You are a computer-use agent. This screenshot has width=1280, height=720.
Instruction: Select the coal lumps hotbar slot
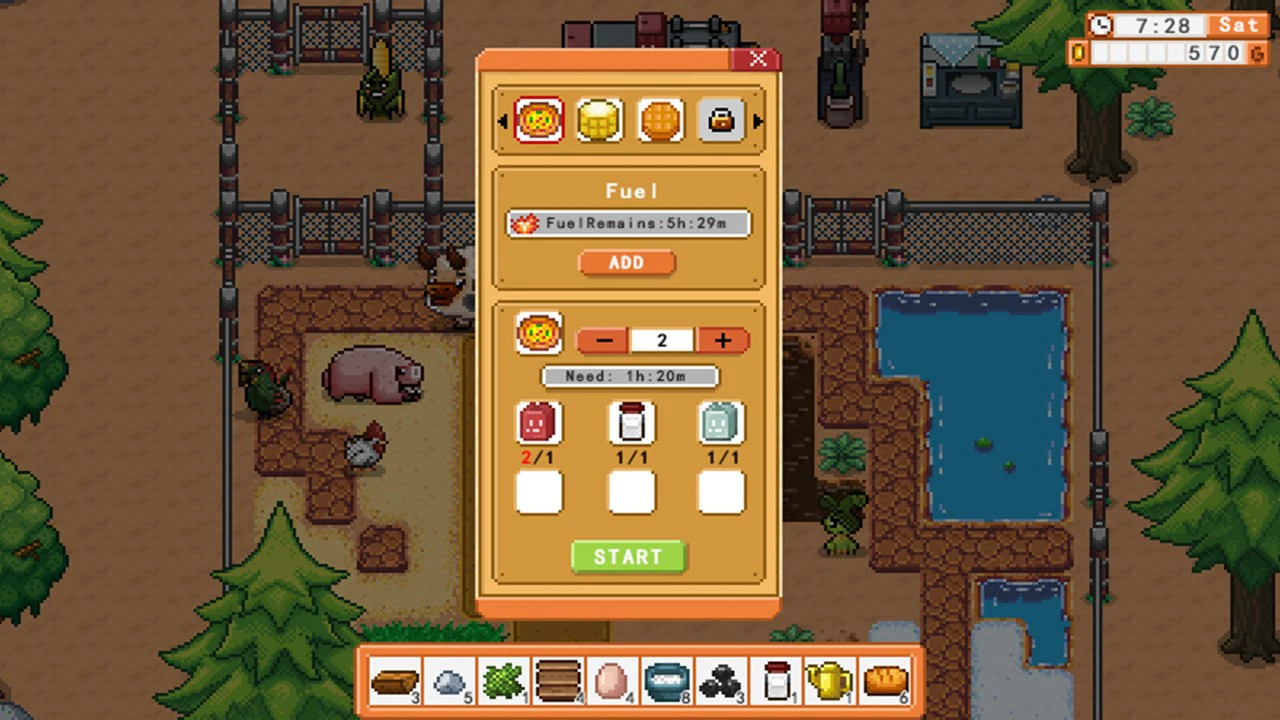(x=720, y=682)
